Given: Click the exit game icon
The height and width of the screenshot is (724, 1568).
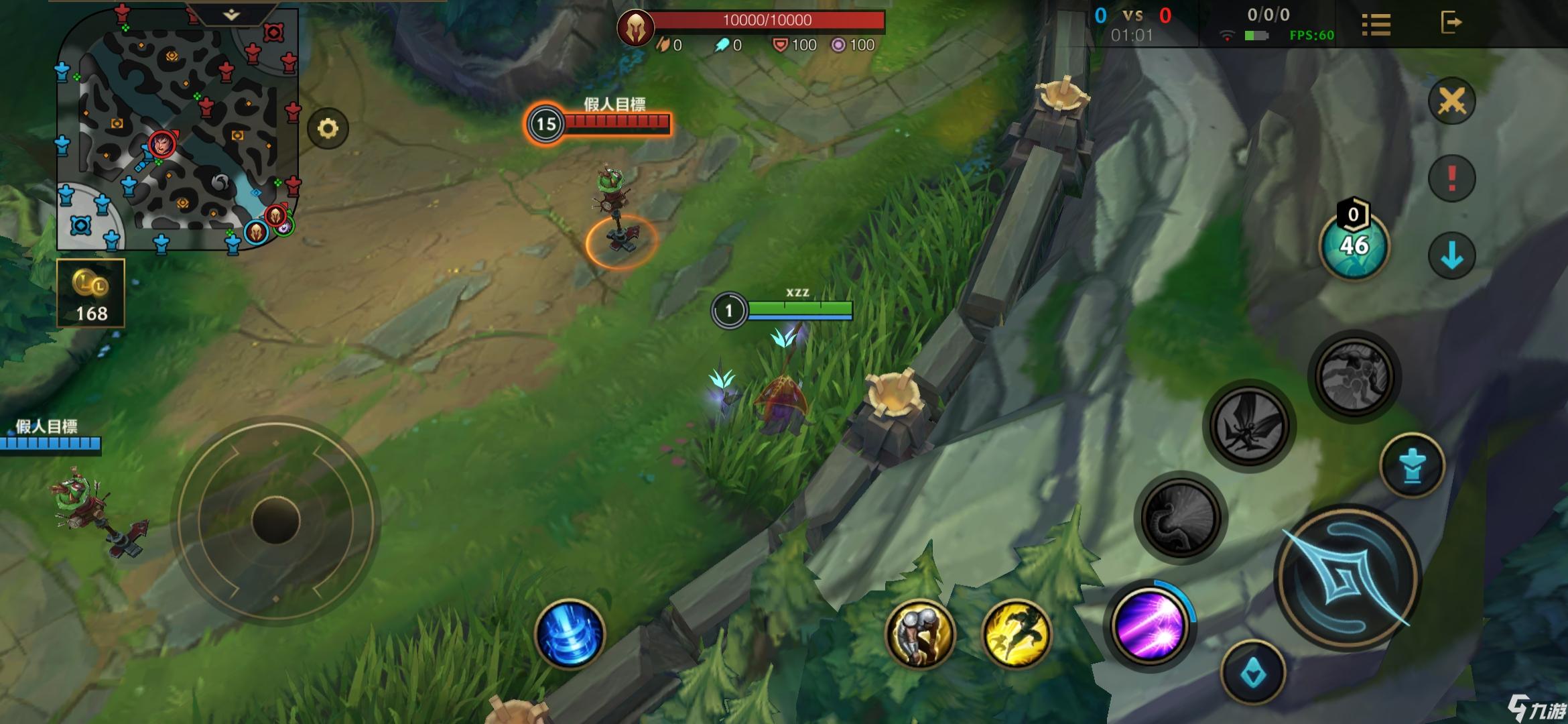Looking at the screenshot, I should [1451, 23].
